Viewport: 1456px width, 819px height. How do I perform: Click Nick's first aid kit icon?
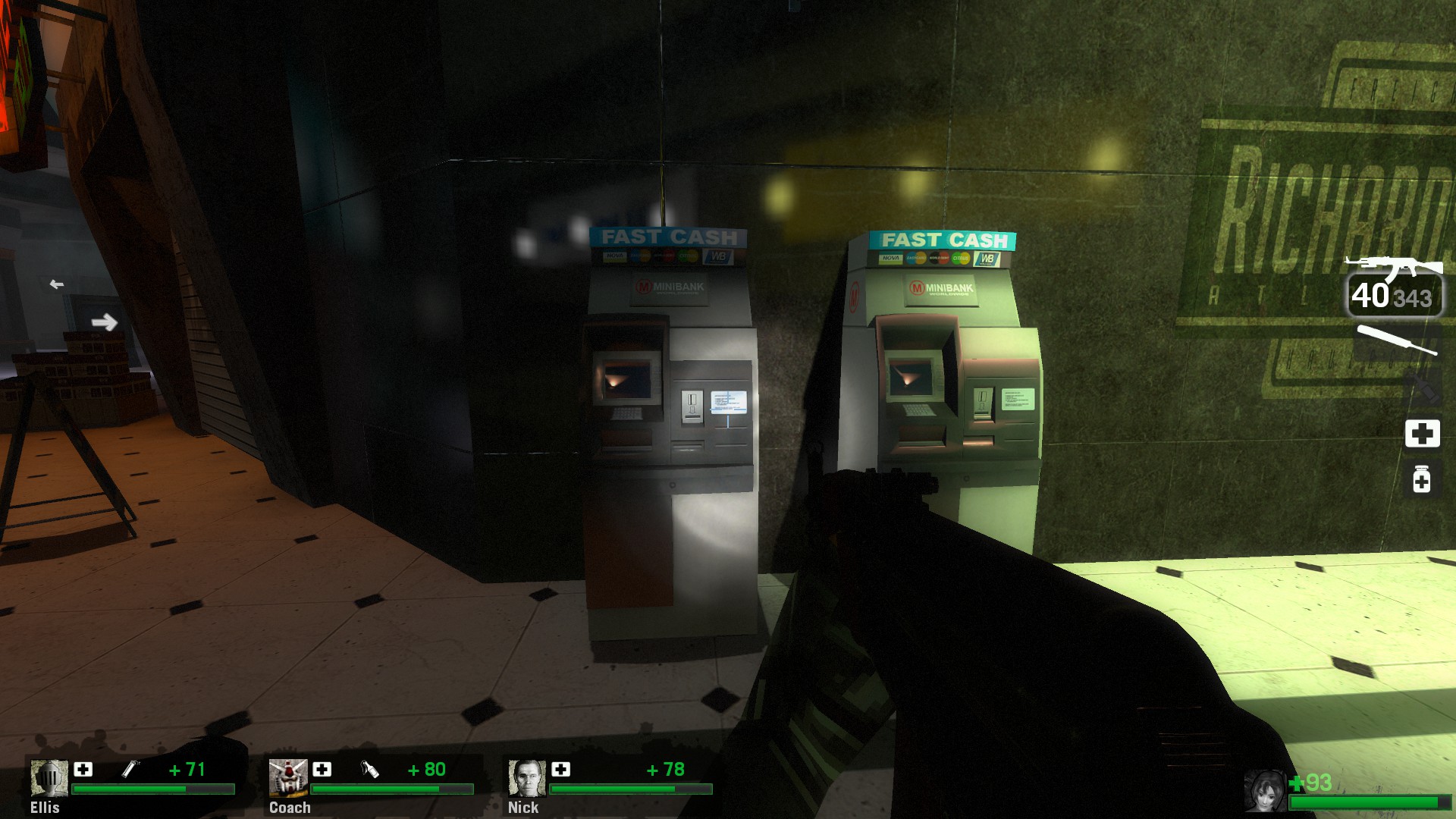point(561,770)
